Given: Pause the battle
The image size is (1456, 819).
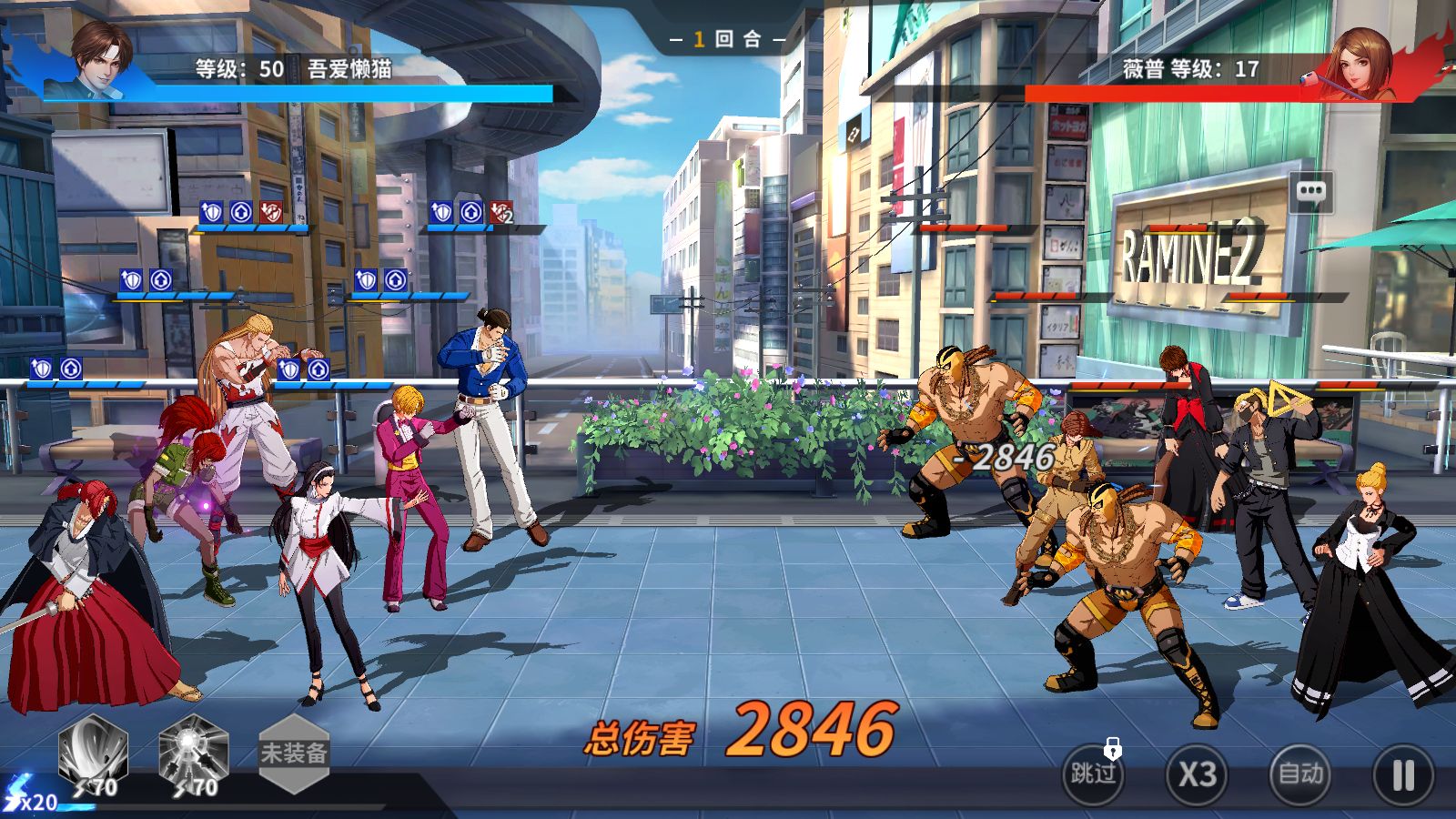Looking at the screenshot, I should pyautogui.click(x=1403, y=775).
